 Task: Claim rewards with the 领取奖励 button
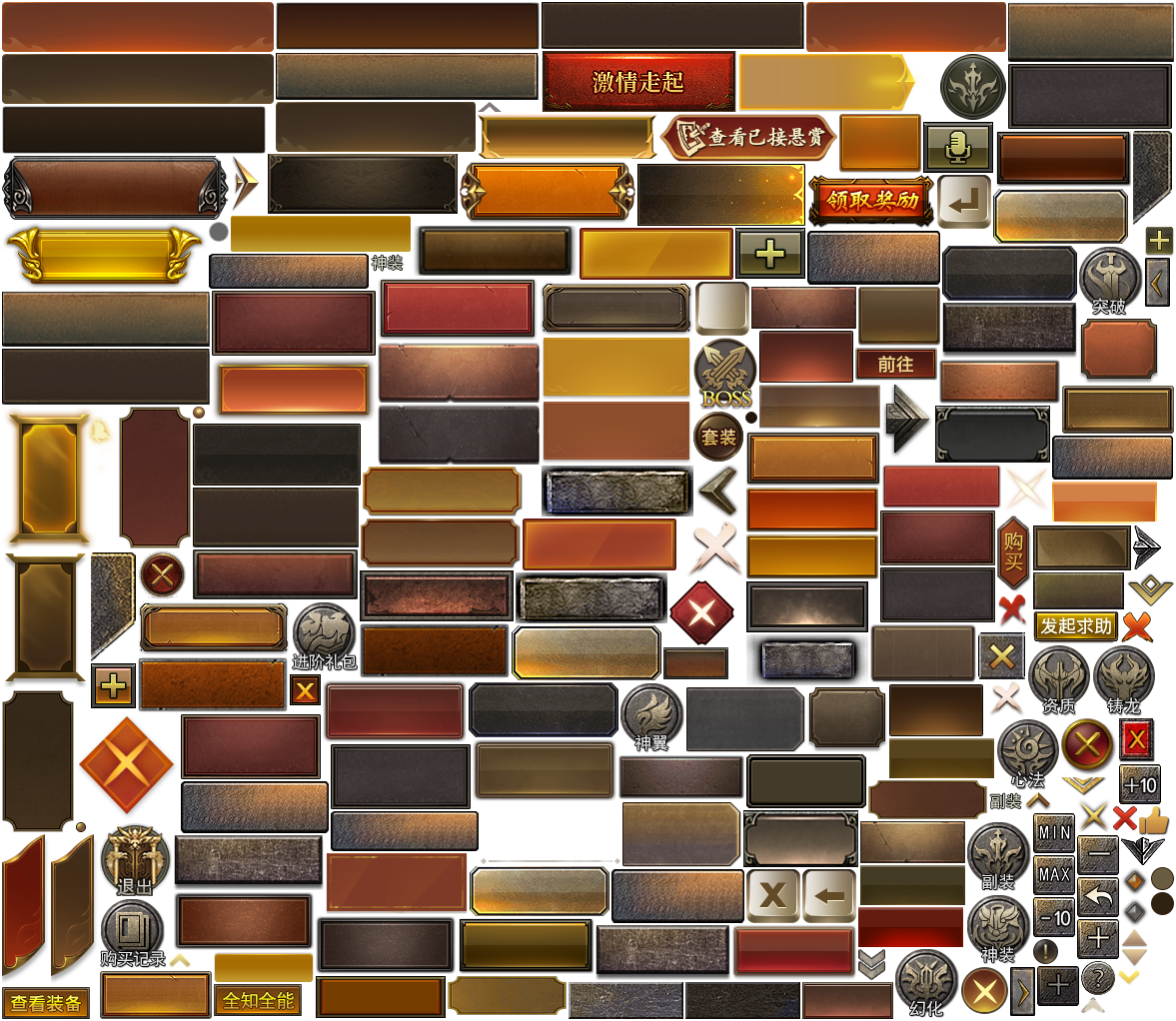pyautogui.click(x=871, y=200)
